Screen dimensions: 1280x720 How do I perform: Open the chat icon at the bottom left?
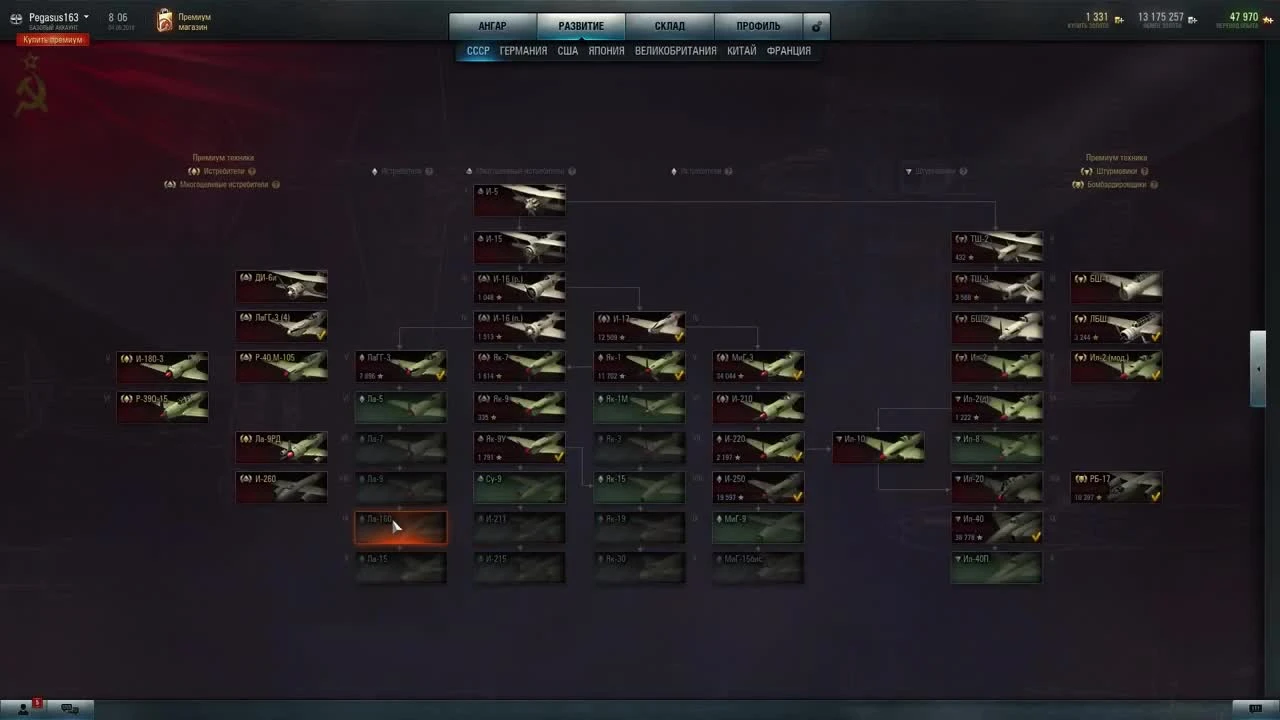click(x=70, y=707)
